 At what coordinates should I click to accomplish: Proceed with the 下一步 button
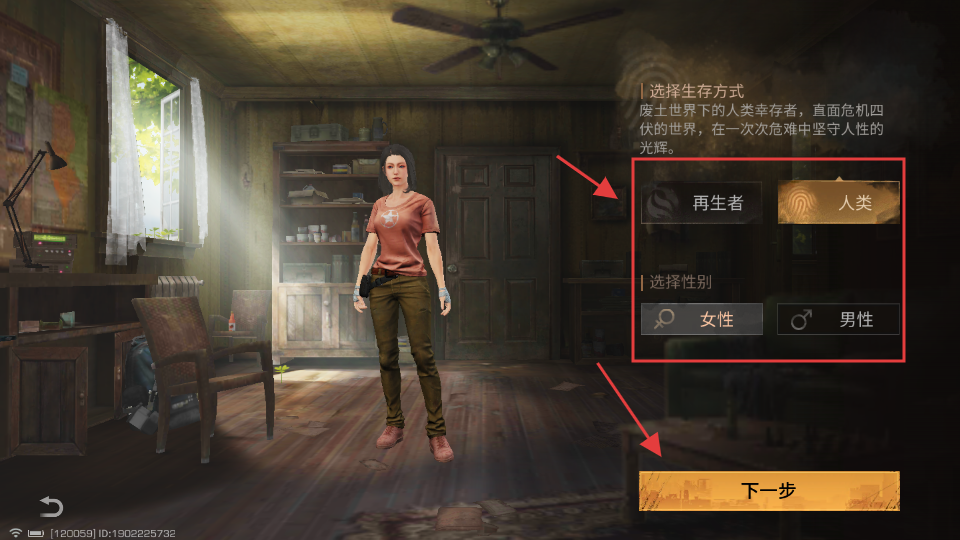tap(769, 491)
